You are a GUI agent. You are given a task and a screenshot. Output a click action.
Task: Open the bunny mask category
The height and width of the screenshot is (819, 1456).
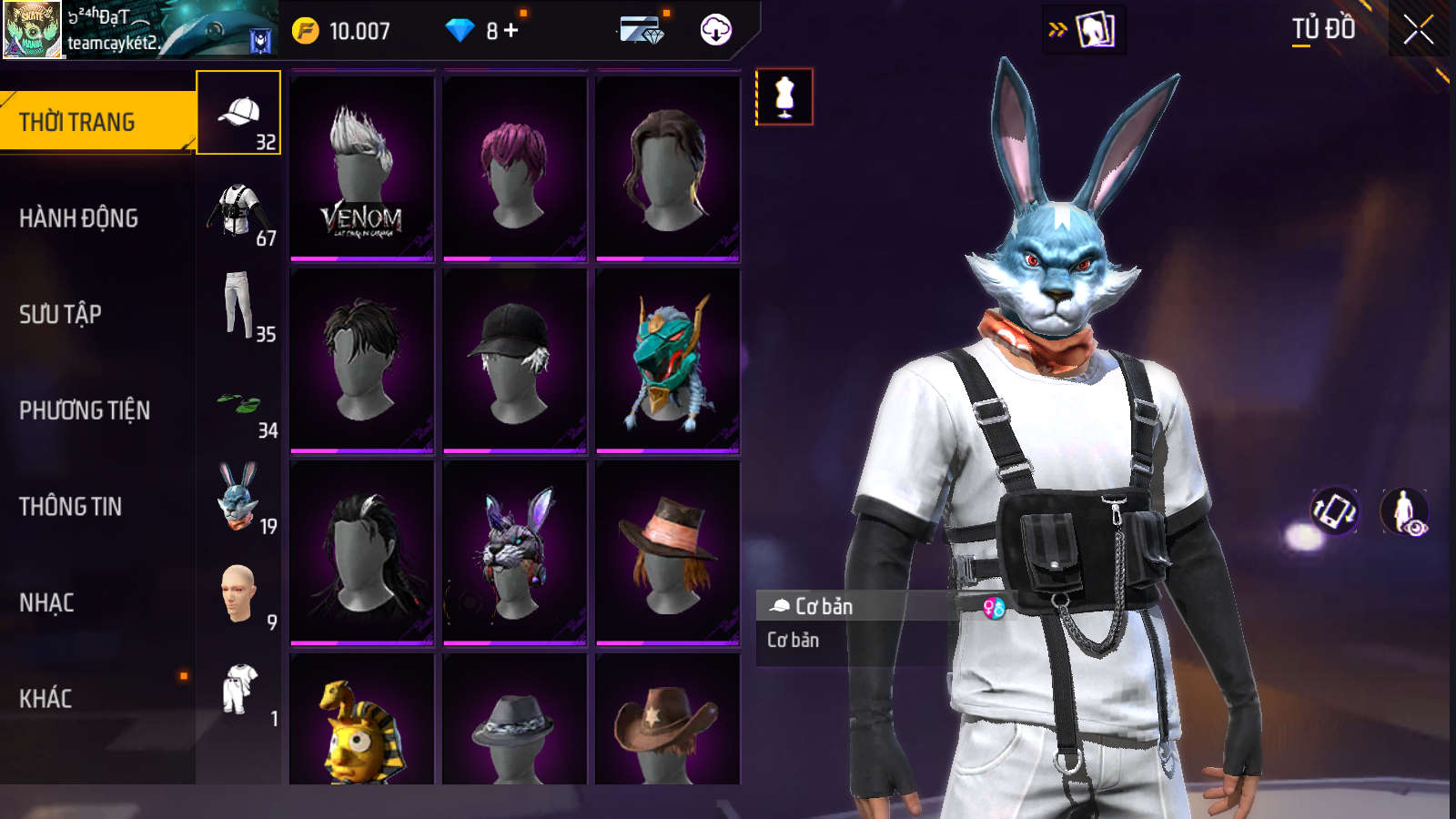[238, 499]
